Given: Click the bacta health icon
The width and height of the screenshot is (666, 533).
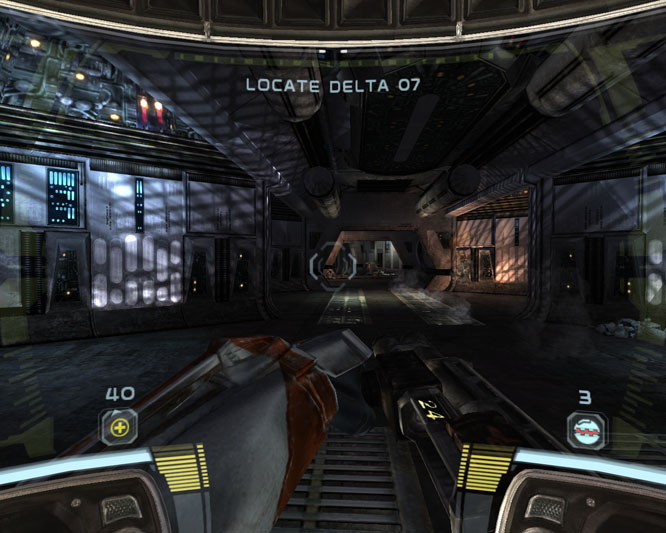Looking at the screenshot, I should coord(119,428).
